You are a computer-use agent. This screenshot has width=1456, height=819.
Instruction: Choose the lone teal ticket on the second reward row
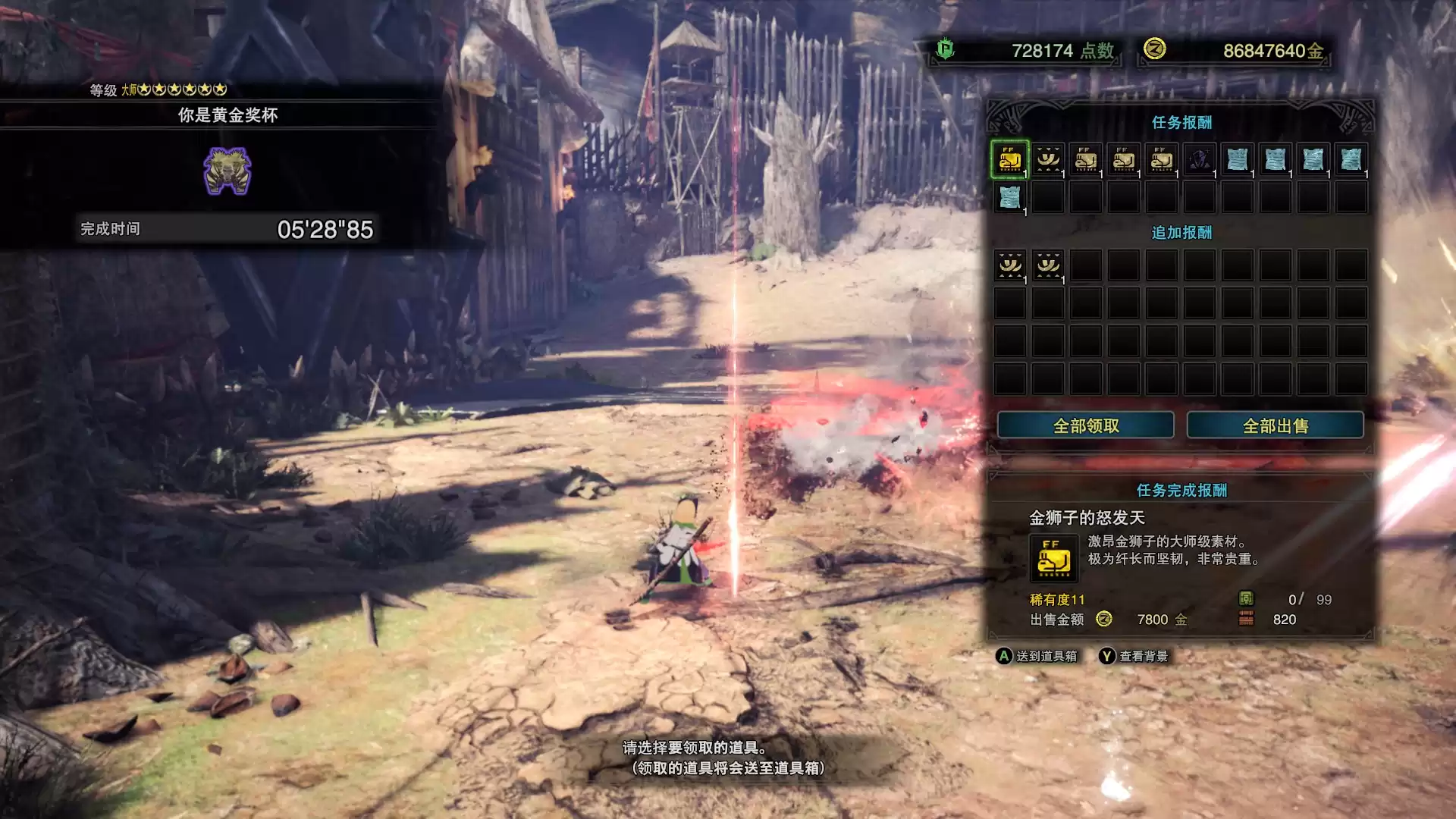pos(1009,197)
